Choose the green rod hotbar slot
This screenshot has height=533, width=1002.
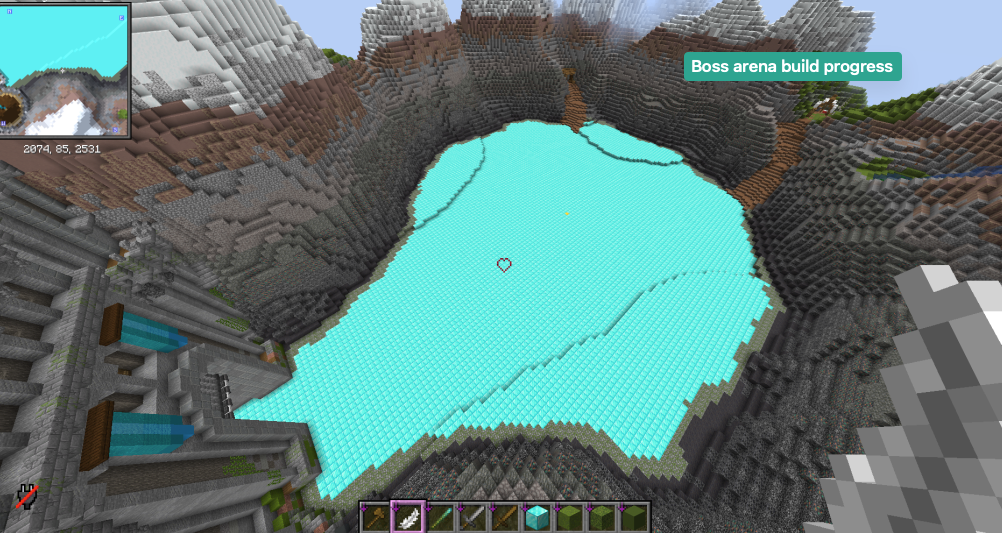click(440, 517)
